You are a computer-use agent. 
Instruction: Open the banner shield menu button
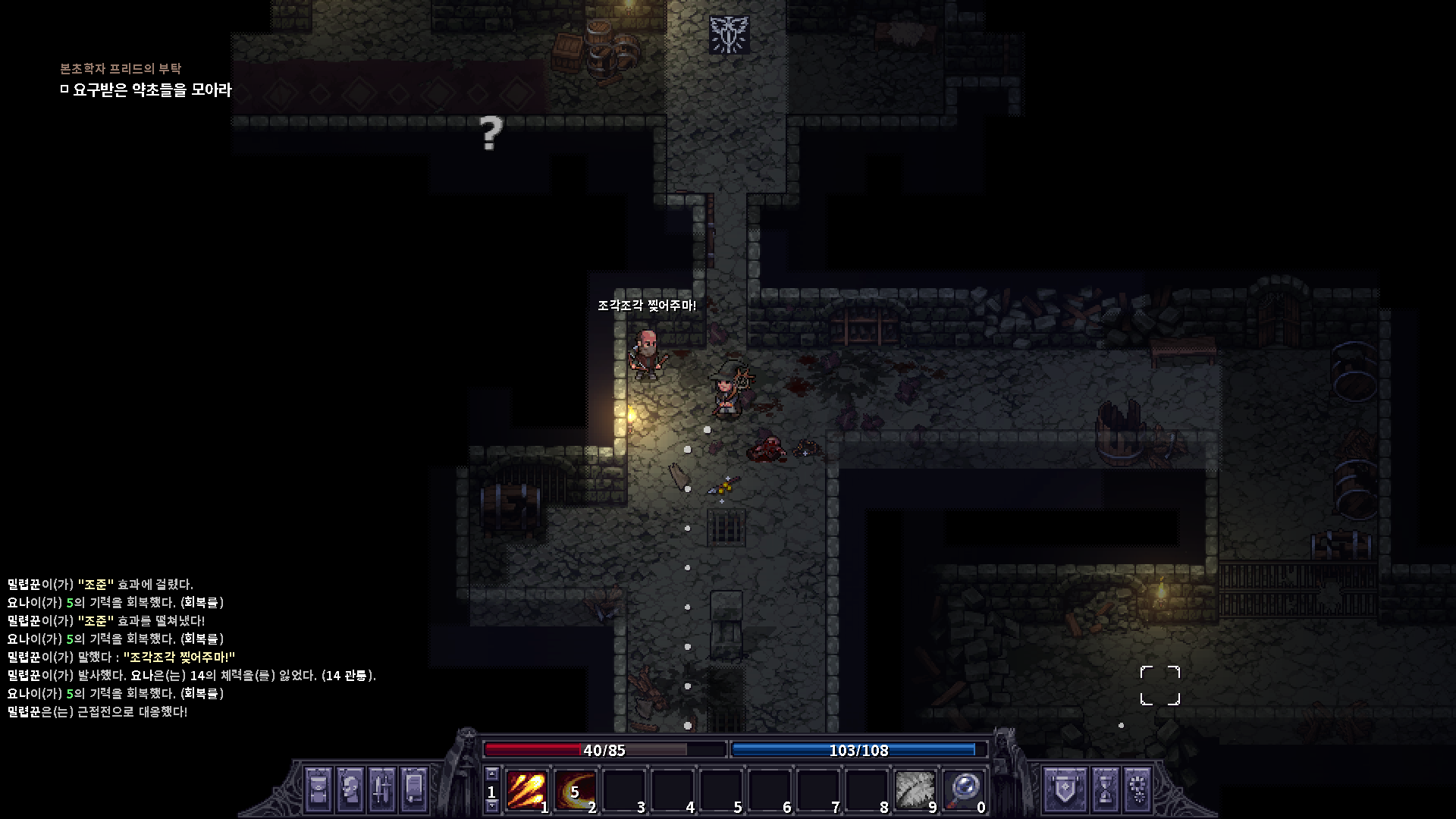coord(1059,789)
